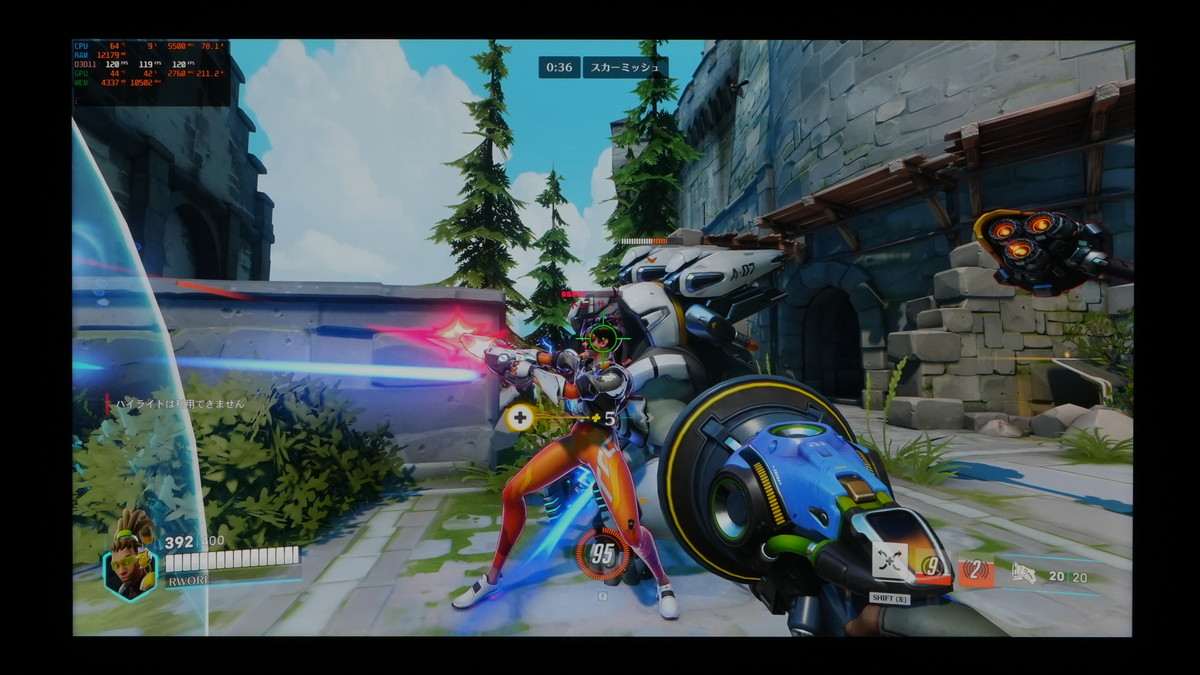This screenshot has width=1200, height=675.
Task: Click the performance monitor overlay
Action: (151, 72)
